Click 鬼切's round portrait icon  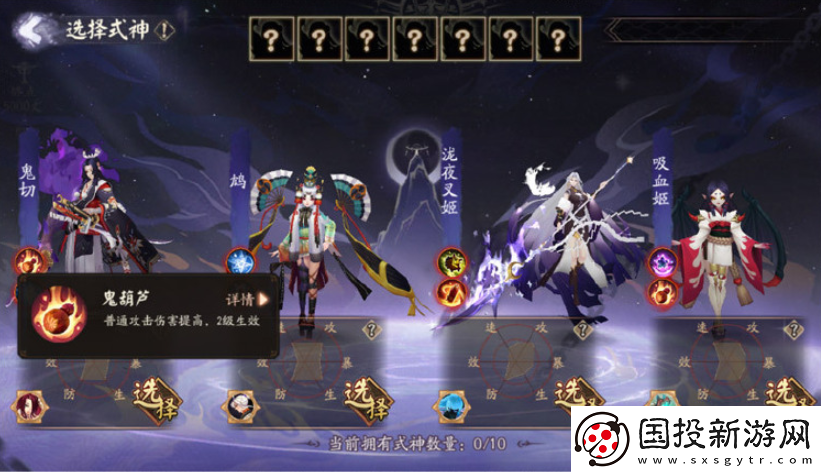coord(28,405)
